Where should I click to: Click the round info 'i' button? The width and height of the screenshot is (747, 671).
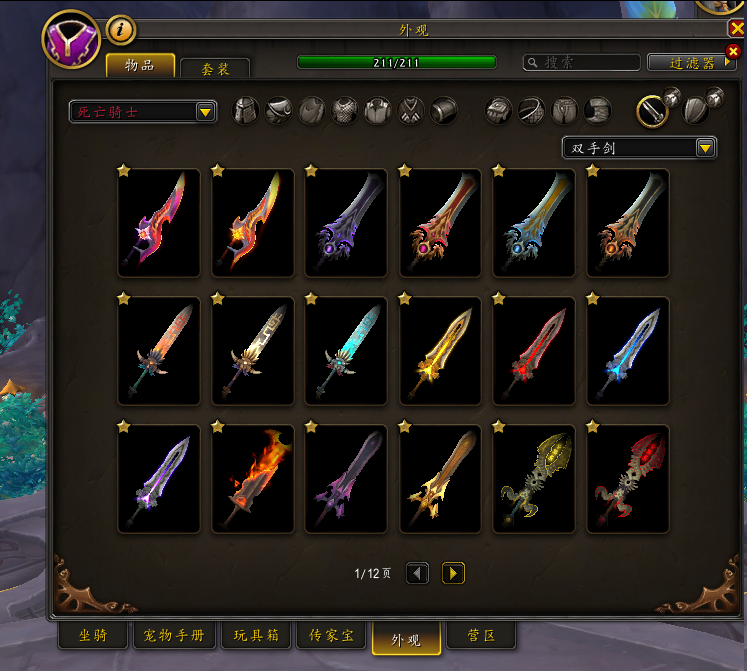point(121,30)
